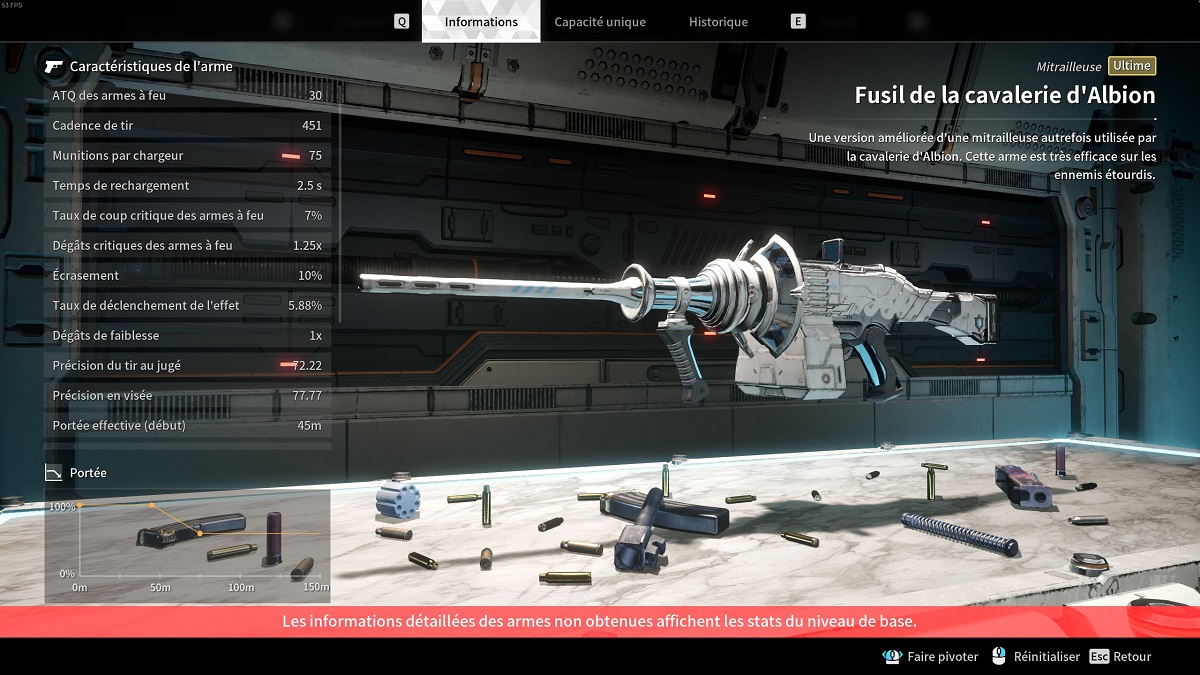Select the ATQ des armes à feu row
The image size is (1200, 675).
coord(187,96)
